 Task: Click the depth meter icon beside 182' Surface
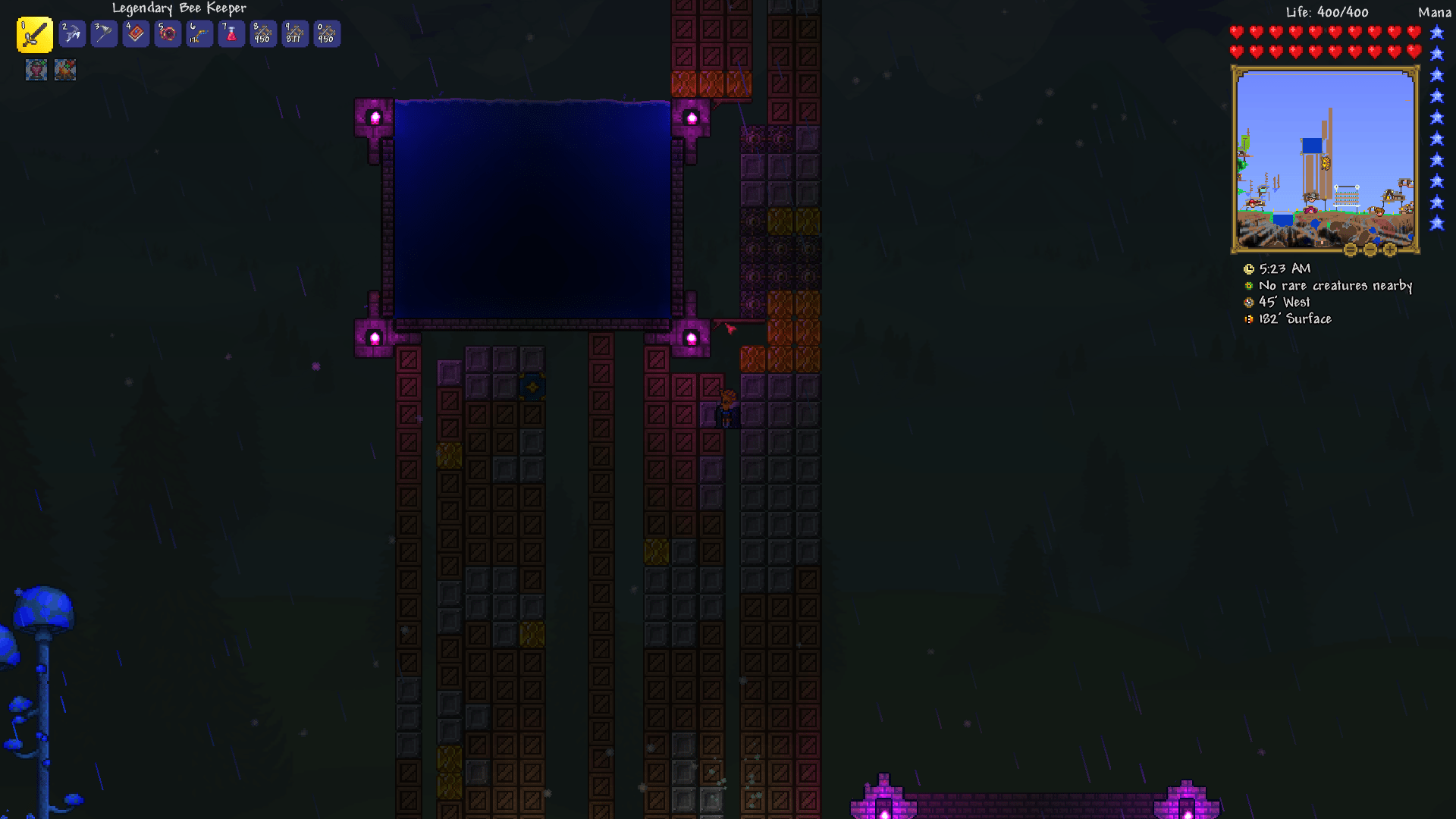(1248, 319)
